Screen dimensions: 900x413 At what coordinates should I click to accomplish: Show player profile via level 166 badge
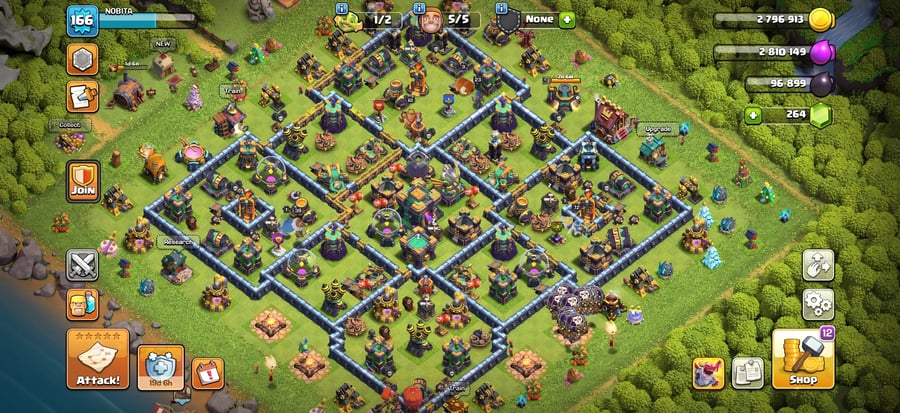point(80,20)
